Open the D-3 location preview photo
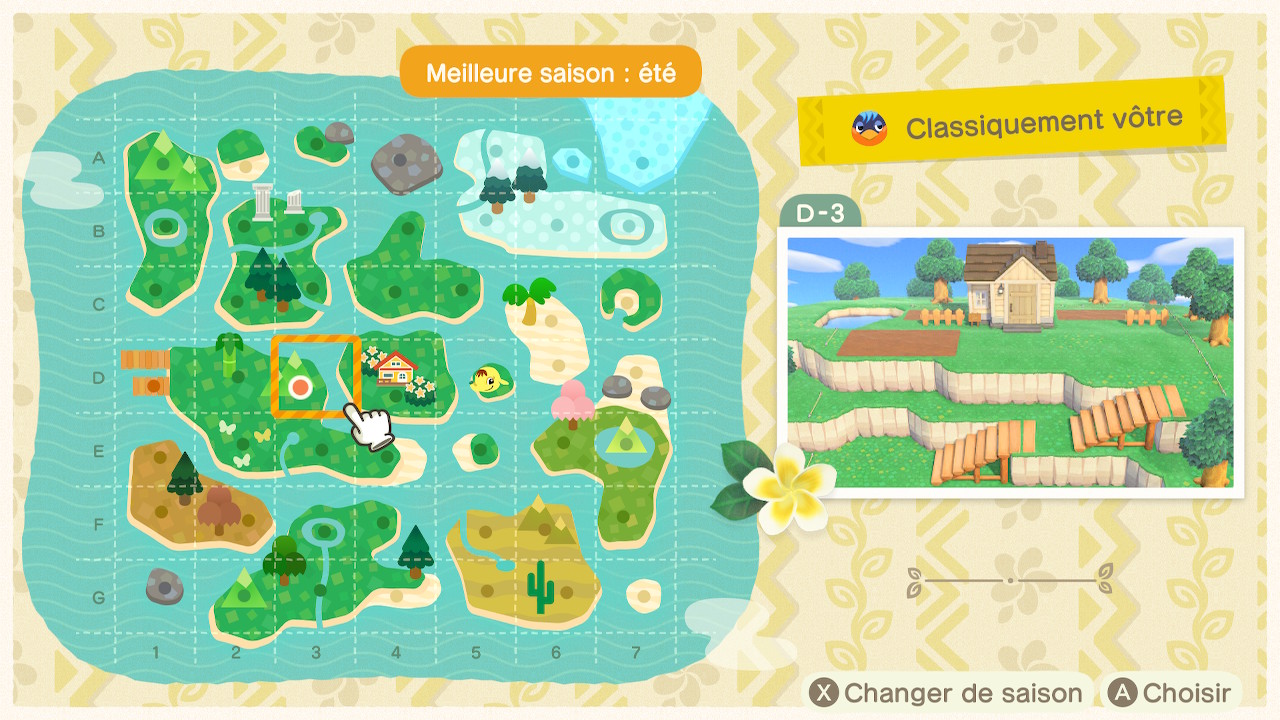Screen dimensions: 1280x720 tap(1010, 362)
